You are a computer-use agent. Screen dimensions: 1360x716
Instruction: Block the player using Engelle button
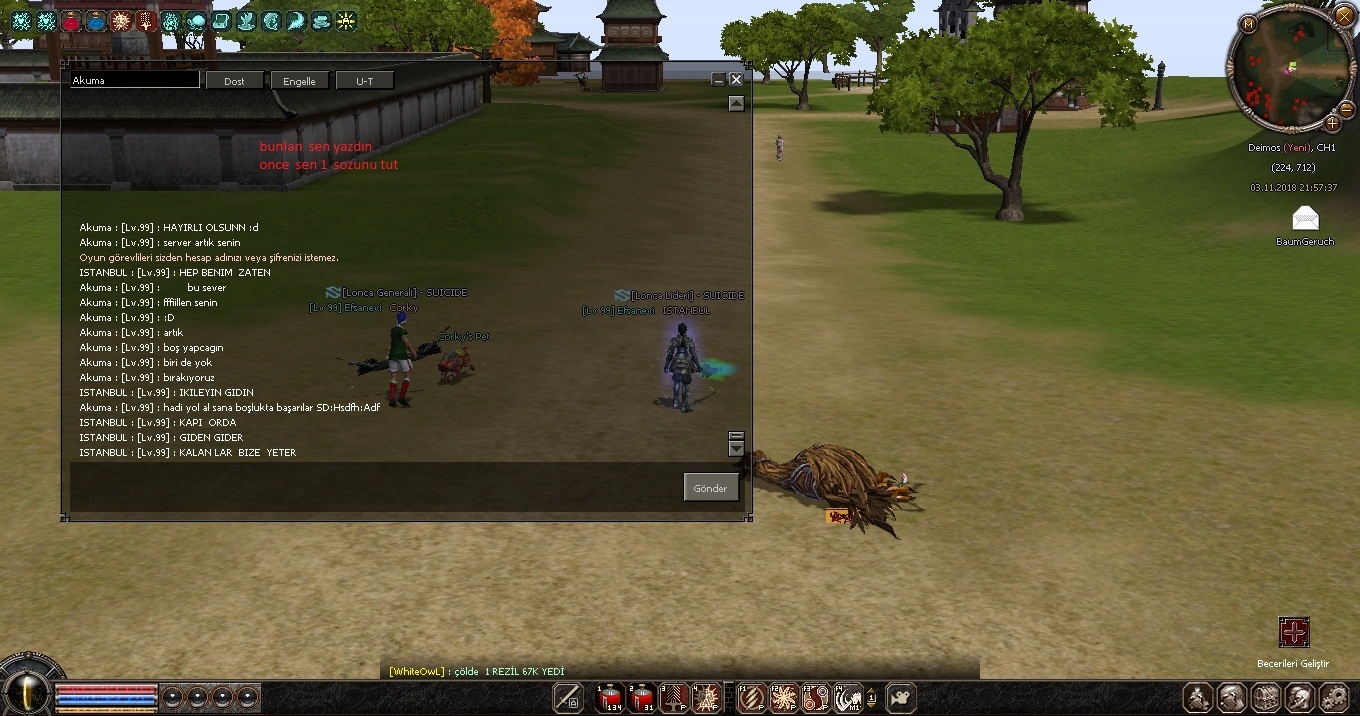pyautogui.click(x=299, y=81)
